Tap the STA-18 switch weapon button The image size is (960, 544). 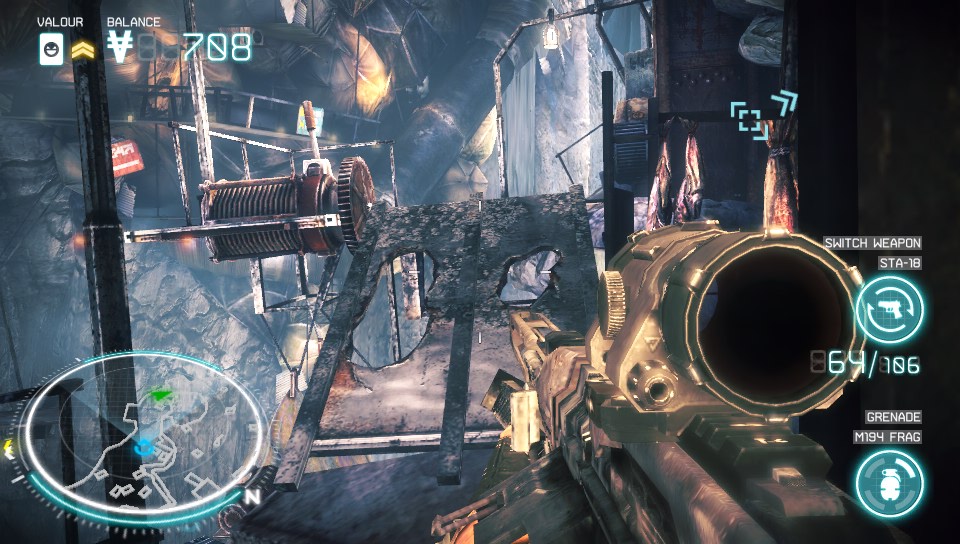coord(889,309)
